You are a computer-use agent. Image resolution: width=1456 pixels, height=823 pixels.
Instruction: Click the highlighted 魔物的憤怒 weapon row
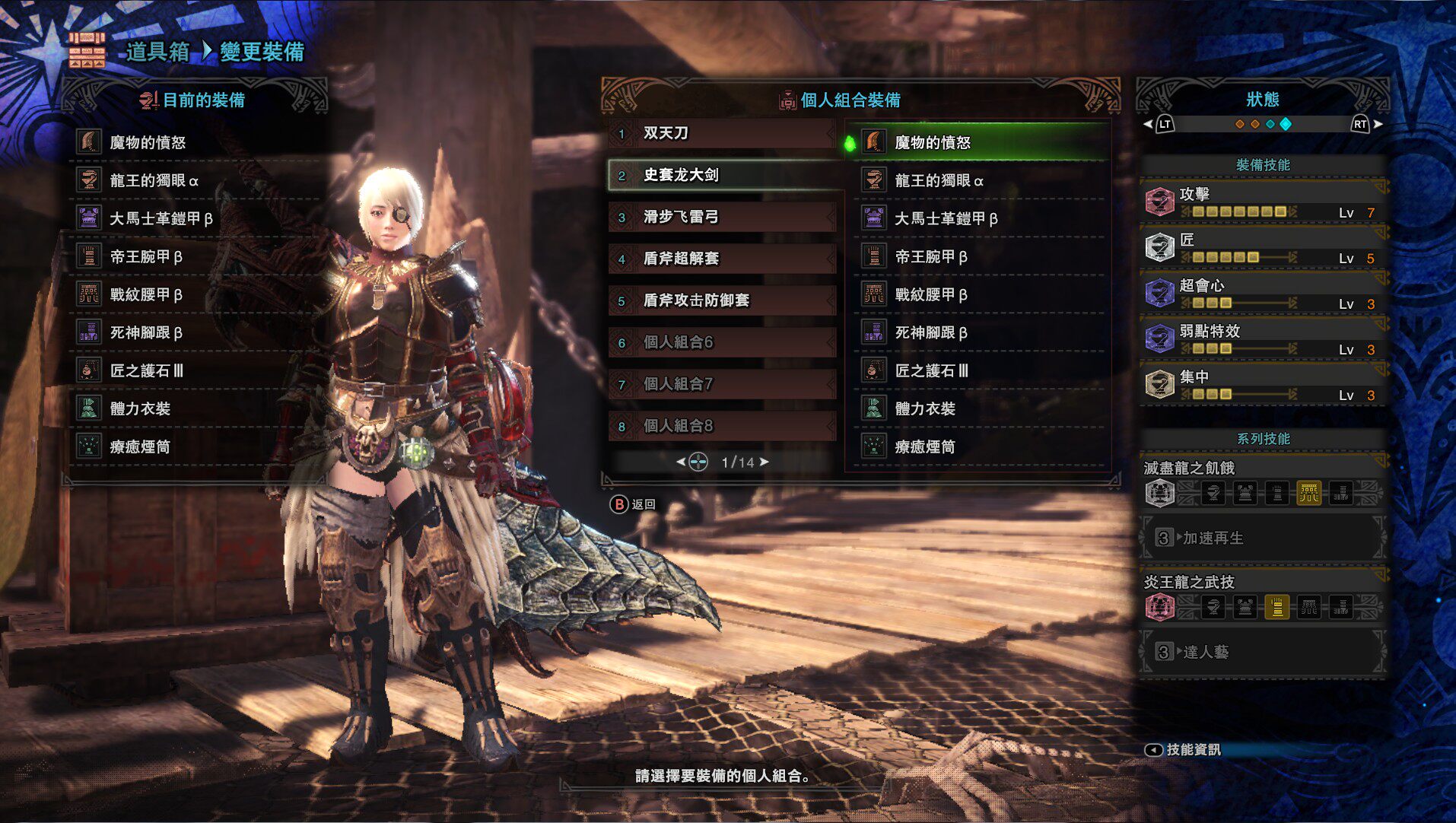click(981, 142)
